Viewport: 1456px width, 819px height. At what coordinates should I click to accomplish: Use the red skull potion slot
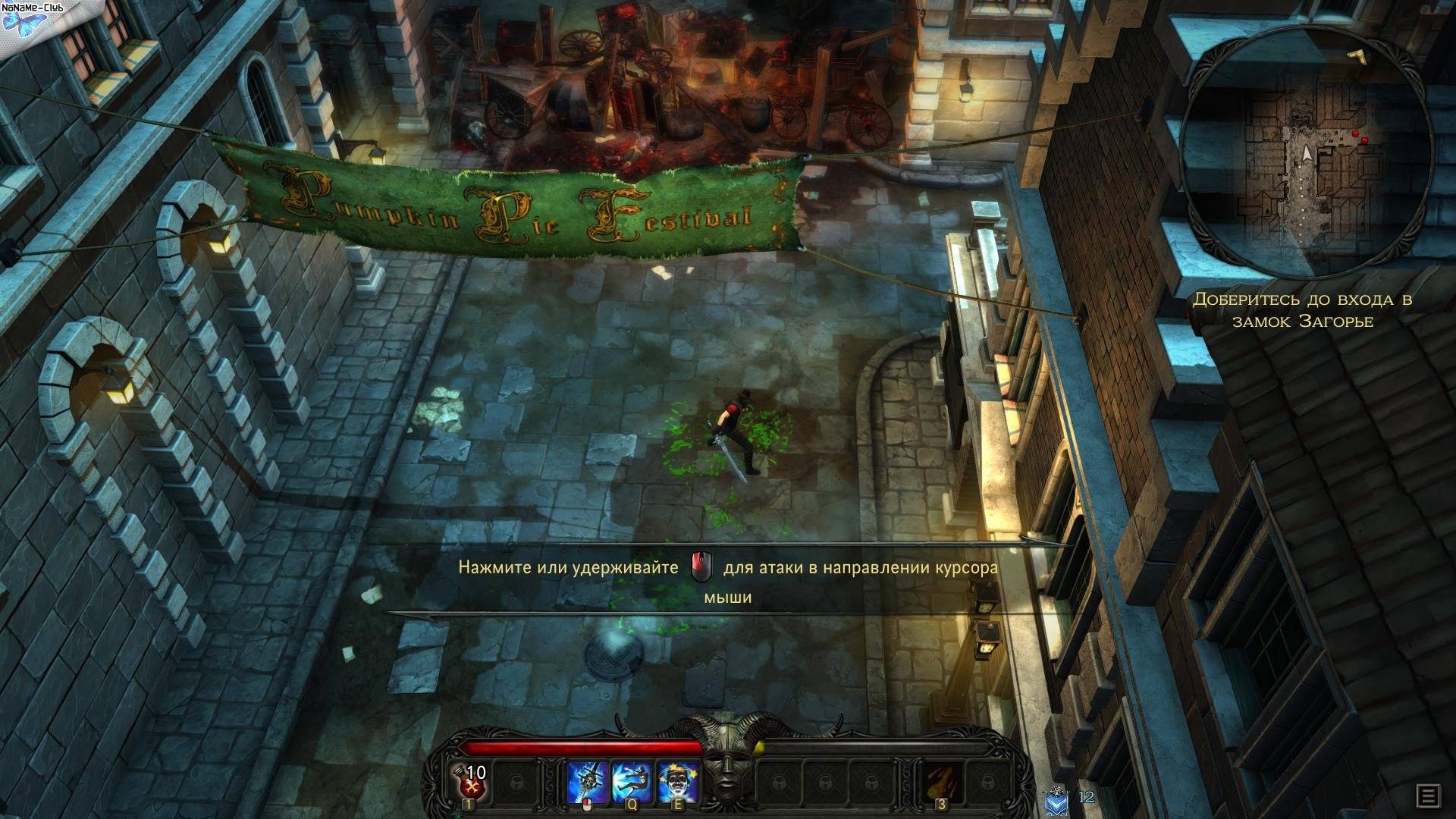click(x=470, y=780)
